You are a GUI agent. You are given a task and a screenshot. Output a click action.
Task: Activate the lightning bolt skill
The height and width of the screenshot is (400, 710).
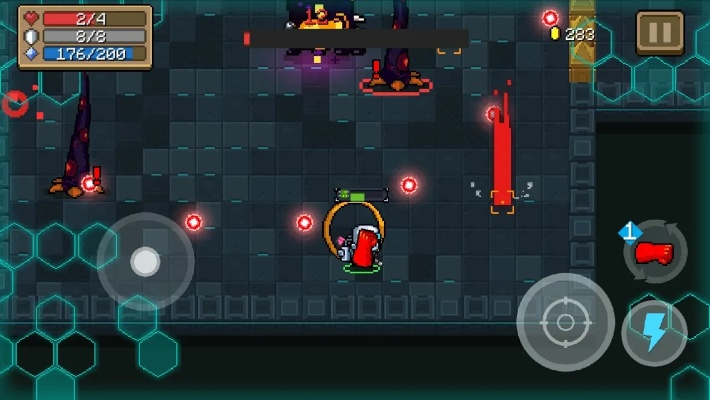[654, 332]
